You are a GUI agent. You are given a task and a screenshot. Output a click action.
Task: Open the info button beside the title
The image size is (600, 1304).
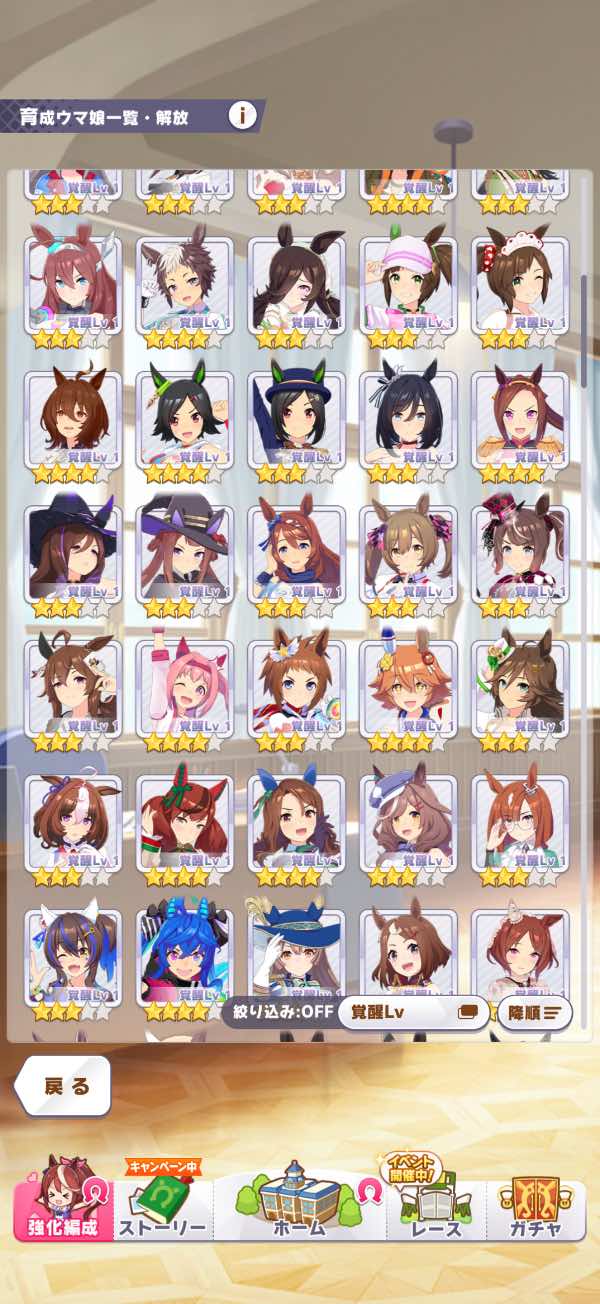click(242, 115)
